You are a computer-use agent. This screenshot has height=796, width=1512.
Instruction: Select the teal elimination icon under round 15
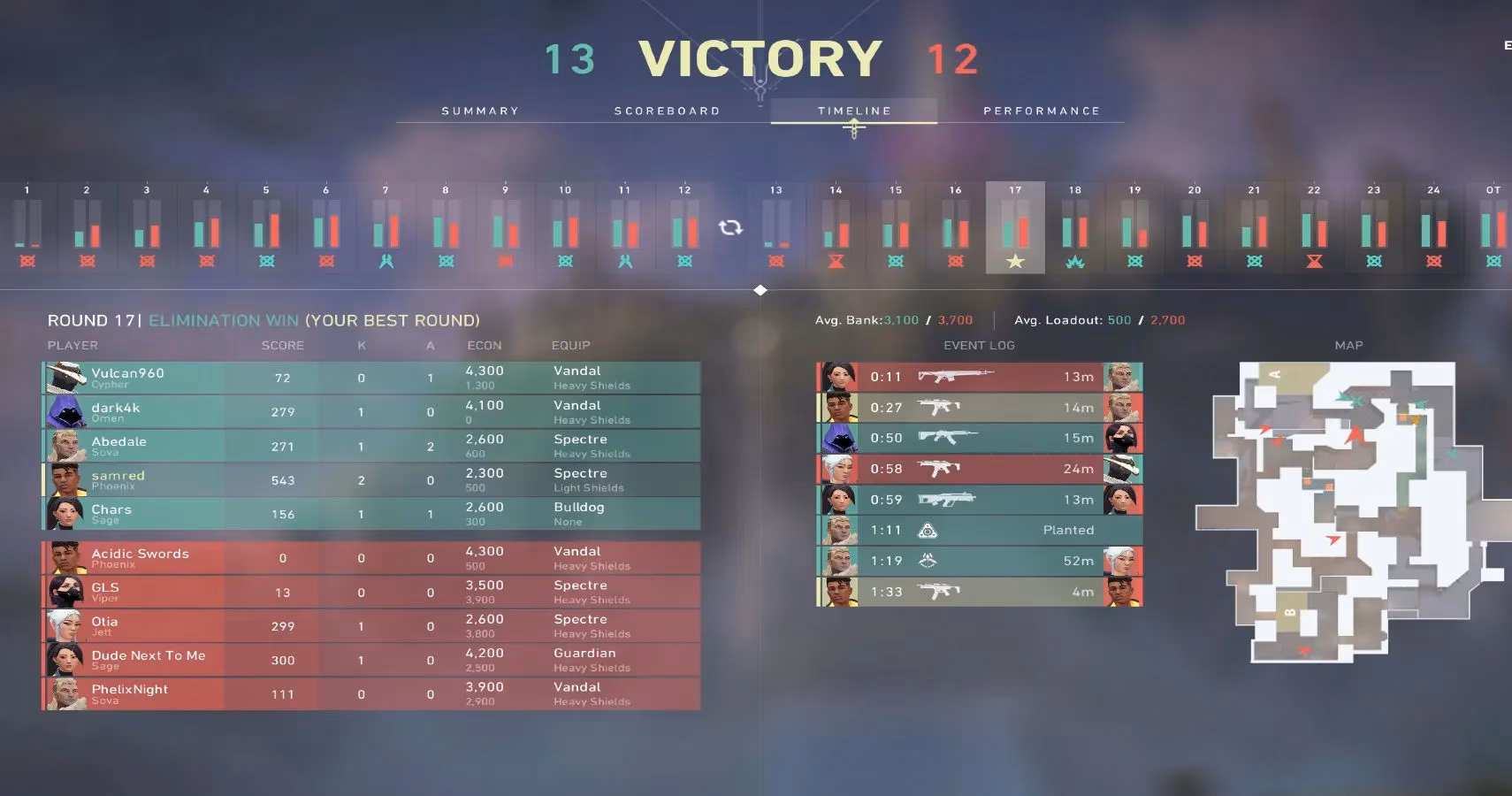[896, 261]
